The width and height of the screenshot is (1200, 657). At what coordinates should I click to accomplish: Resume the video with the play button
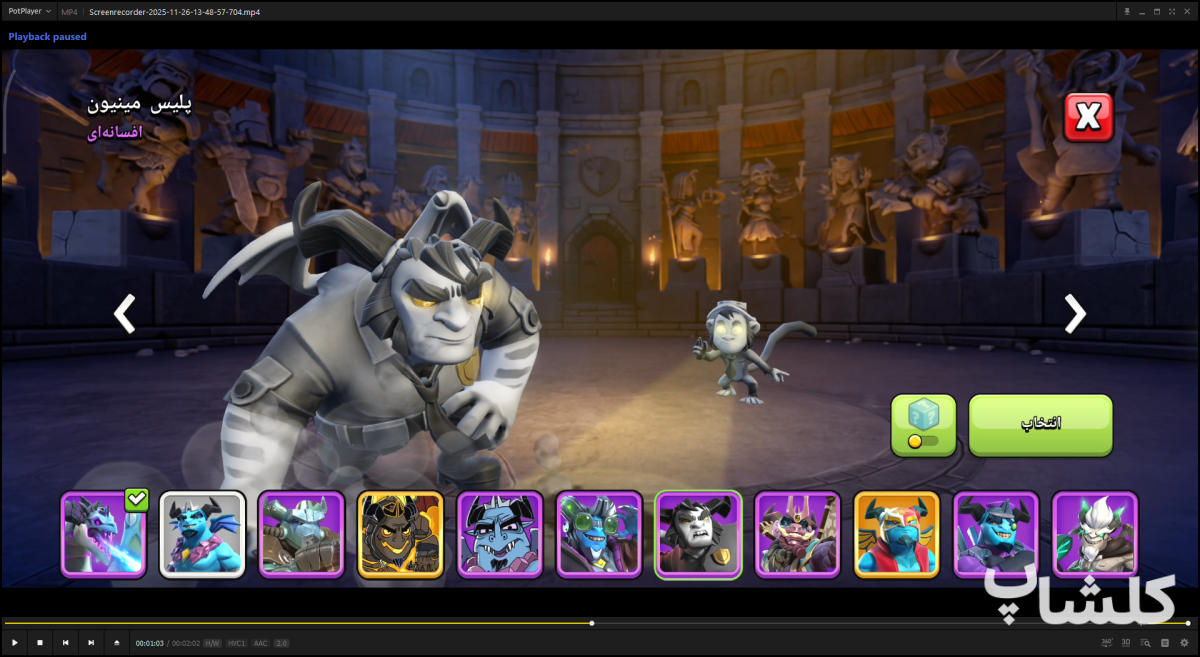tap(15, 643)
